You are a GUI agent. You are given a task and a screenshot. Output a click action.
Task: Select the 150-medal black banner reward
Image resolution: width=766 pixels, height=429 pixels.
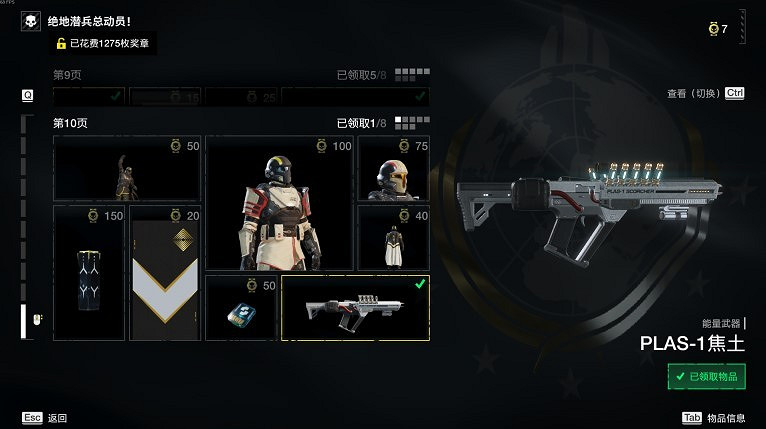(89, 273)
